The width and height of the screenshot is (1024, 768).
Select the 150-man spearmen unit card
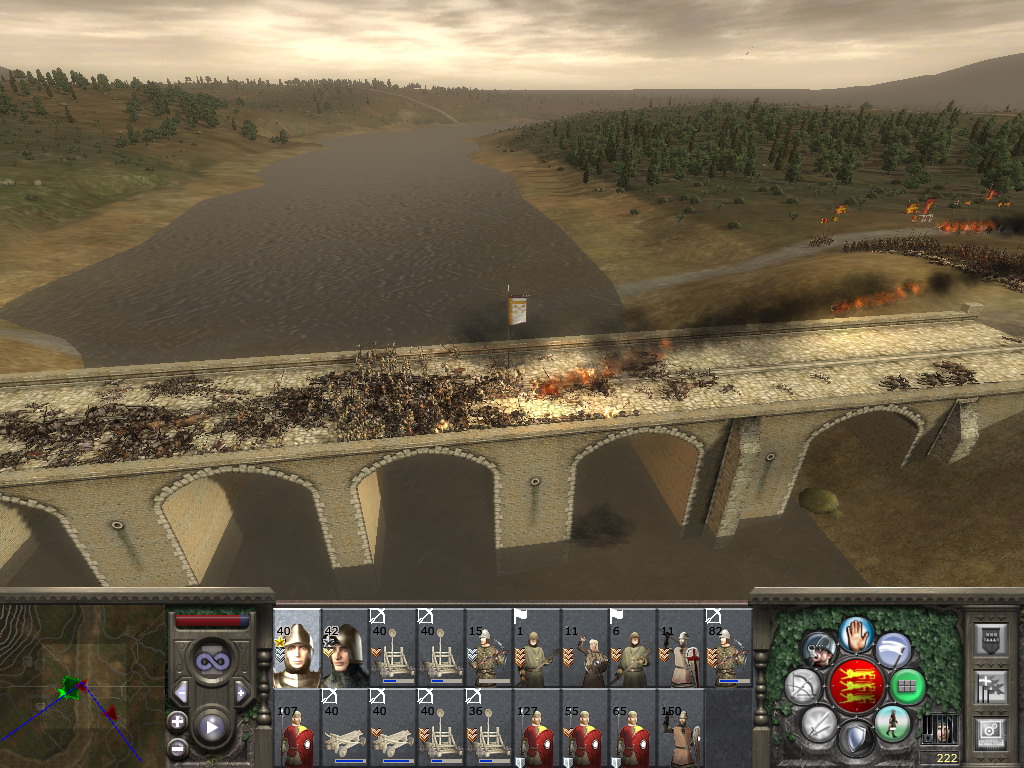[x=681, y=728]
